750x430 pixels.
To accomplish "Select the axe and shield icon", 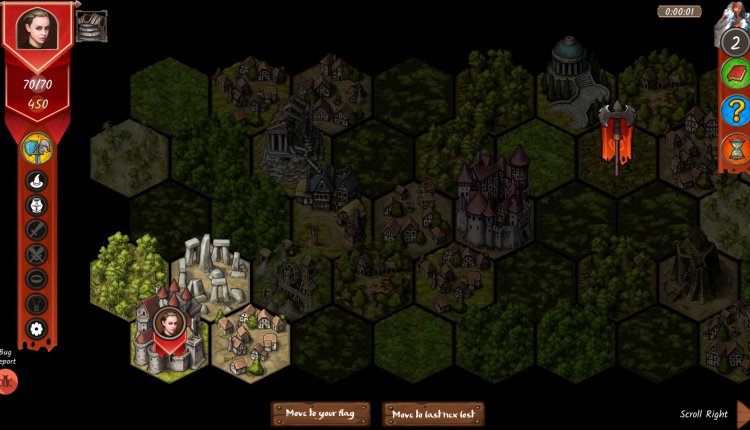I will click(x=37, y=149).
